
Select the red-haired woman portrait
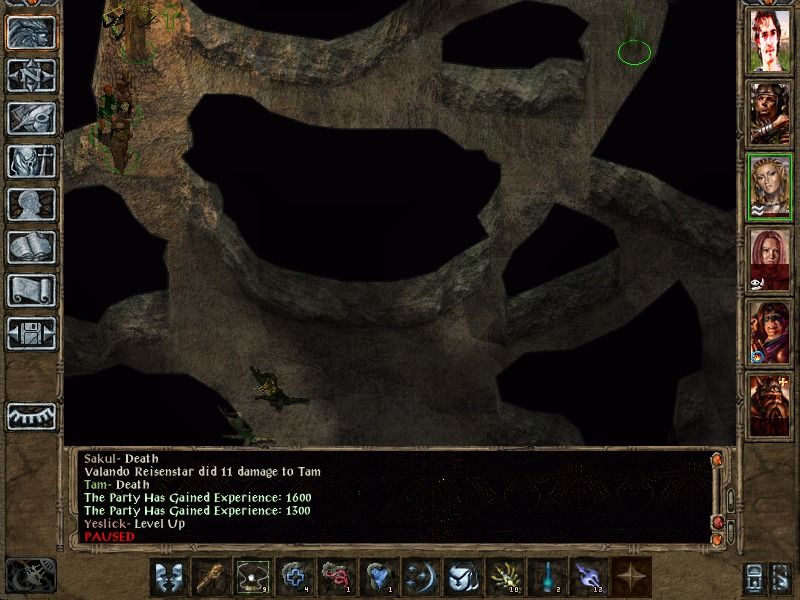pos(769,259)
